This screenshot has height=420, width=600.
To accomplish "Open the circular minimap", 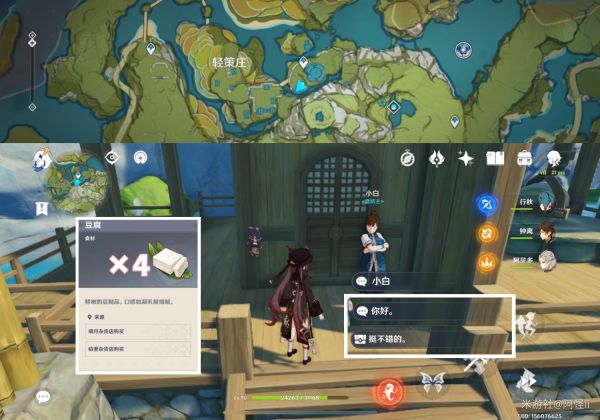I will pos(77,180).
